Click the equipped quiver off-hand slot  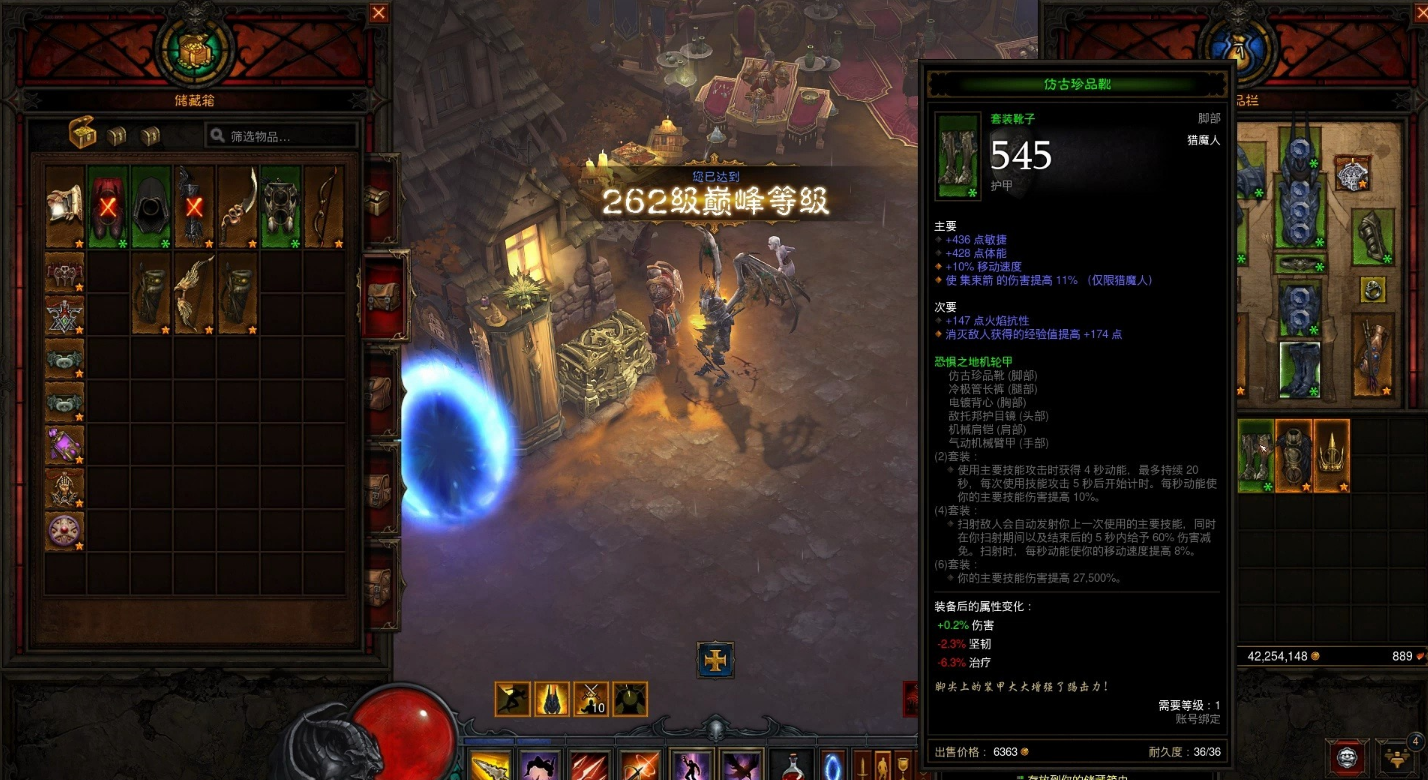(1372, 356)
